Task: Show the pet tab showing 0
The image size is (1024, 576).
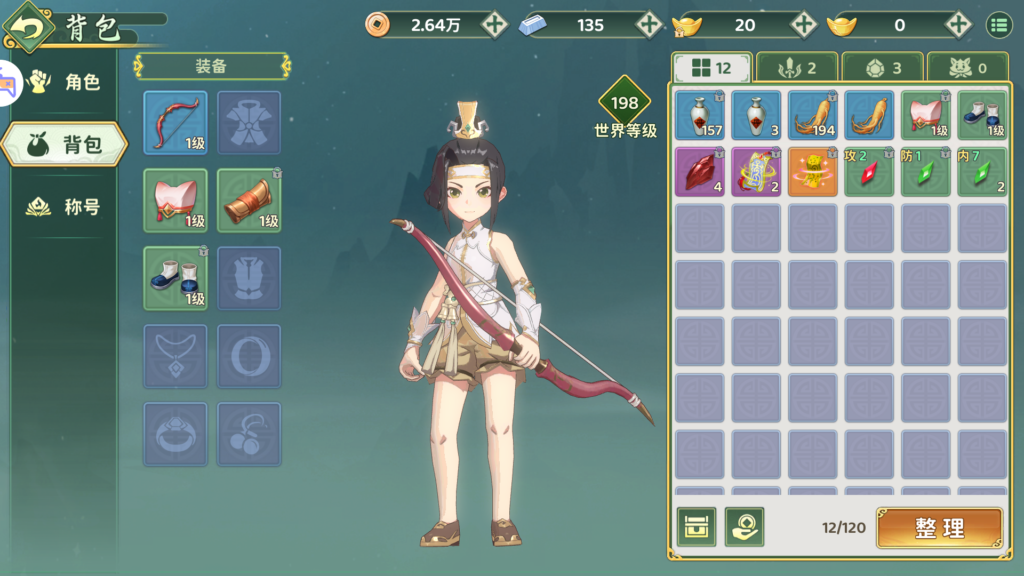Action: tap(967, 68)
